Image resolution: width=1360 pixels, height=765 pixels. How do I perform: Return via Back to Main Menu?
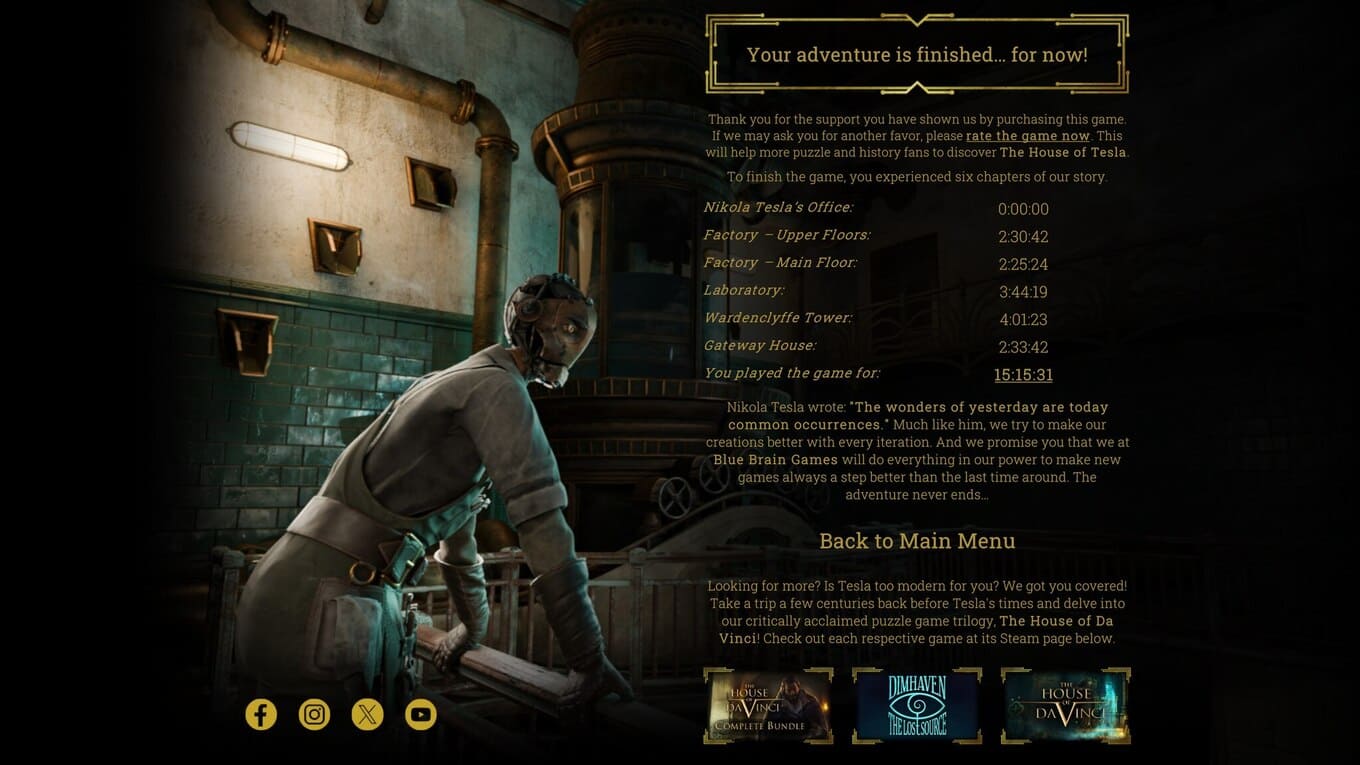coord(917,541)
